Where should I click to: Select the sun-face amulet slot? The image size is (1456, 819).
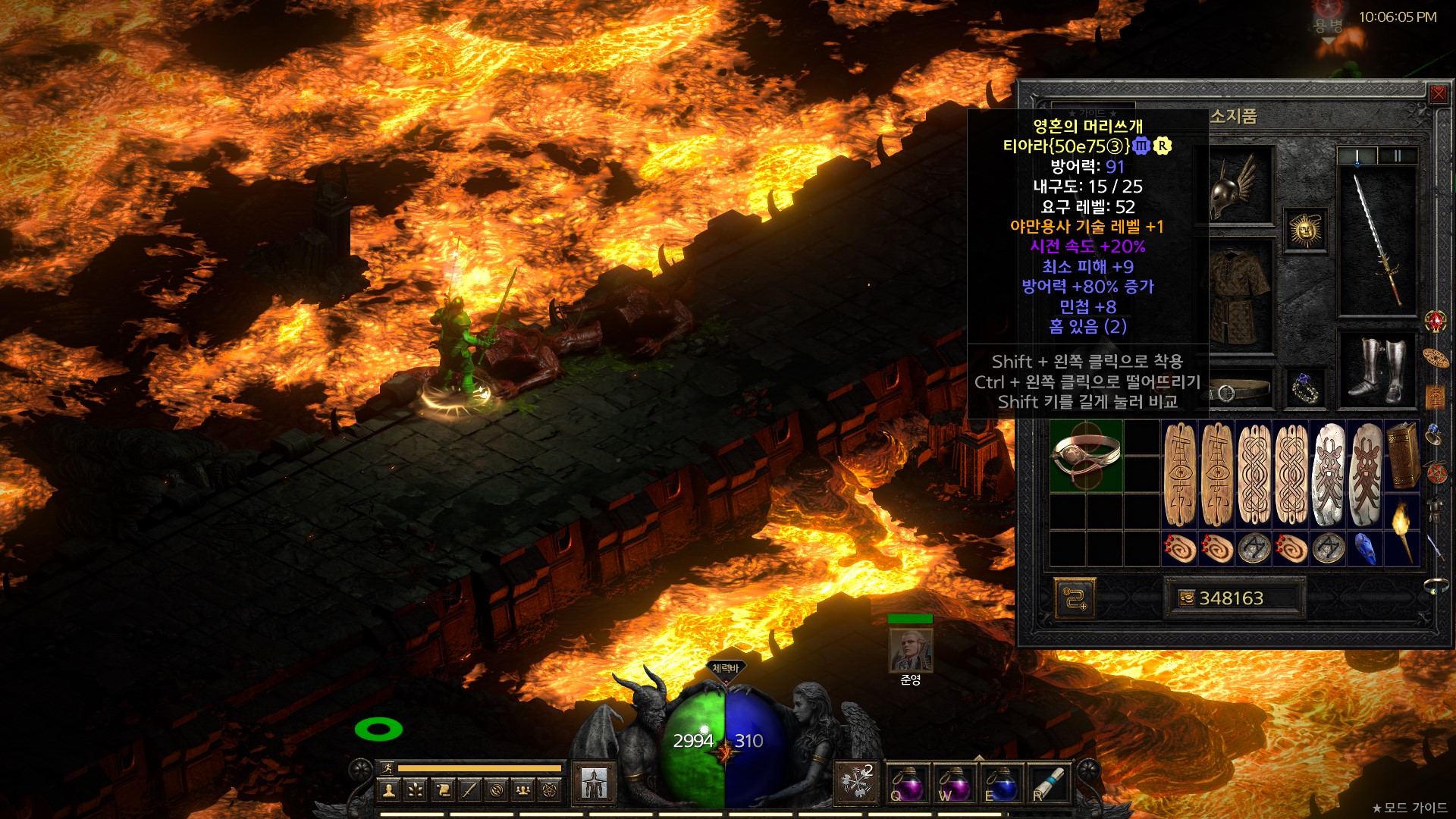(1305, 230)
